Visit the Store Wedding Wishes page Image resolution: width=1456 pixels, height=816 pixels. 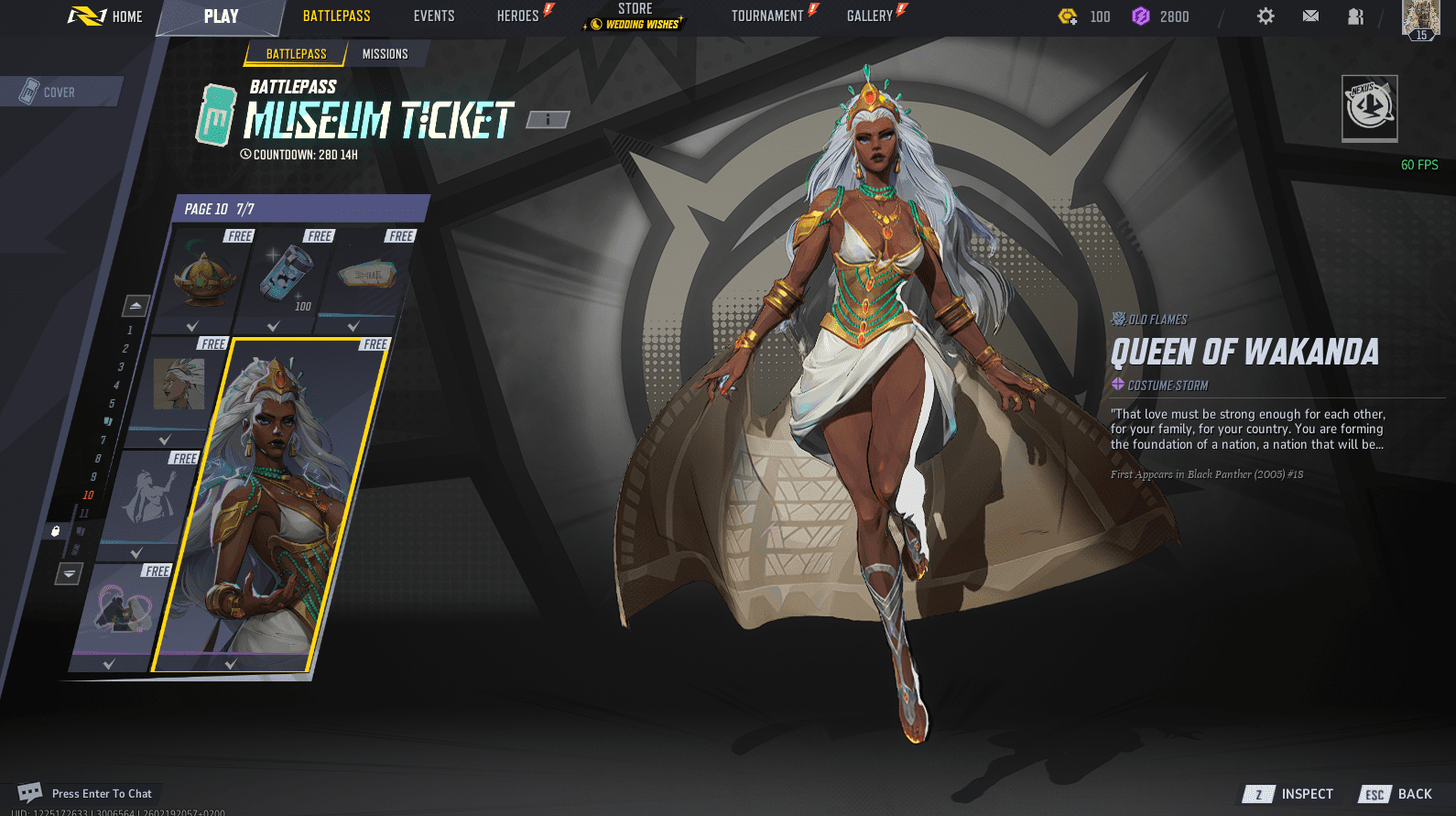click(x=635, y=16)
